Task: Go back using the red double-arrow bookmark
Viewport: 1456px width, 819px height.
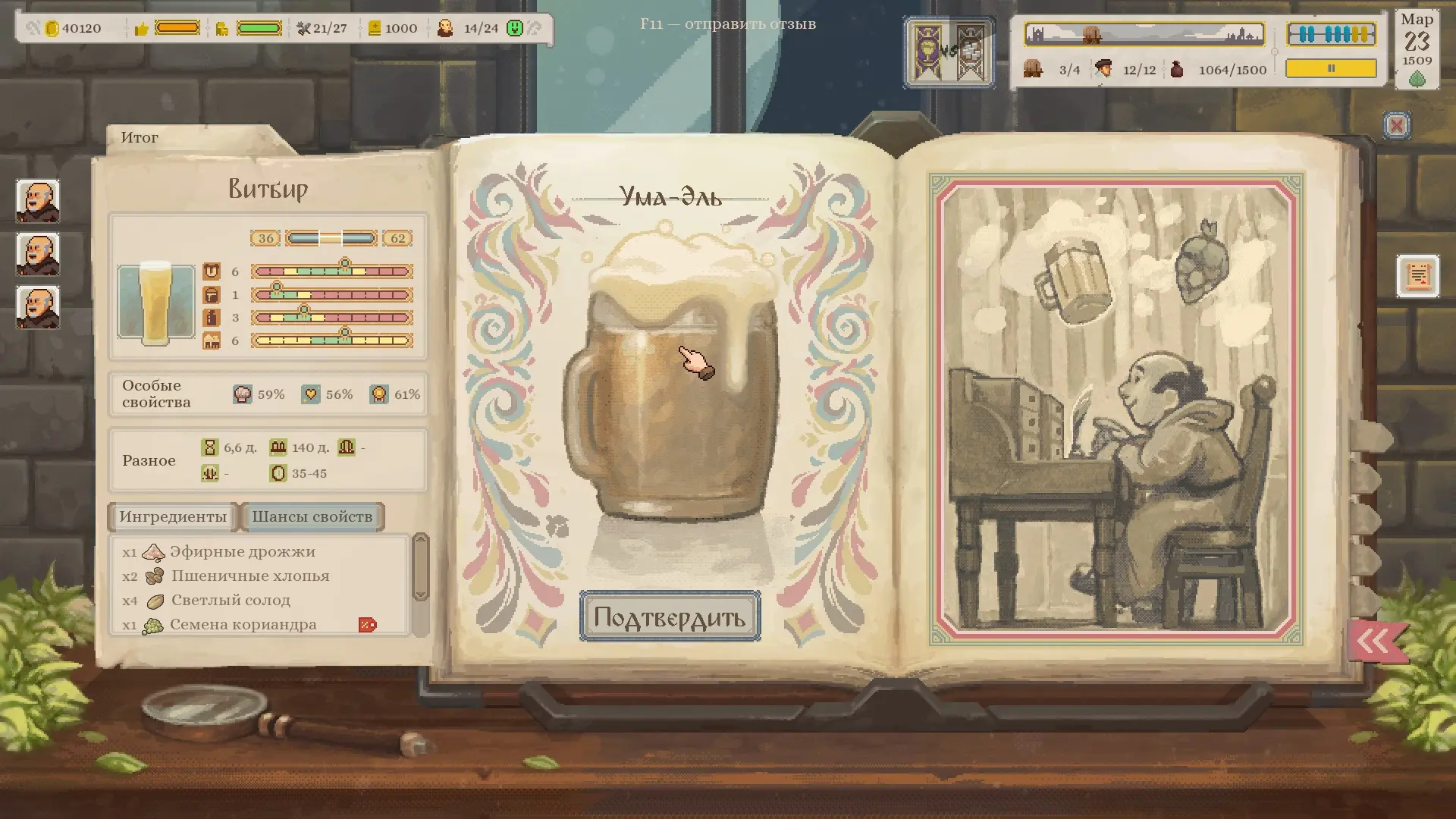Action: (1376, 642)
